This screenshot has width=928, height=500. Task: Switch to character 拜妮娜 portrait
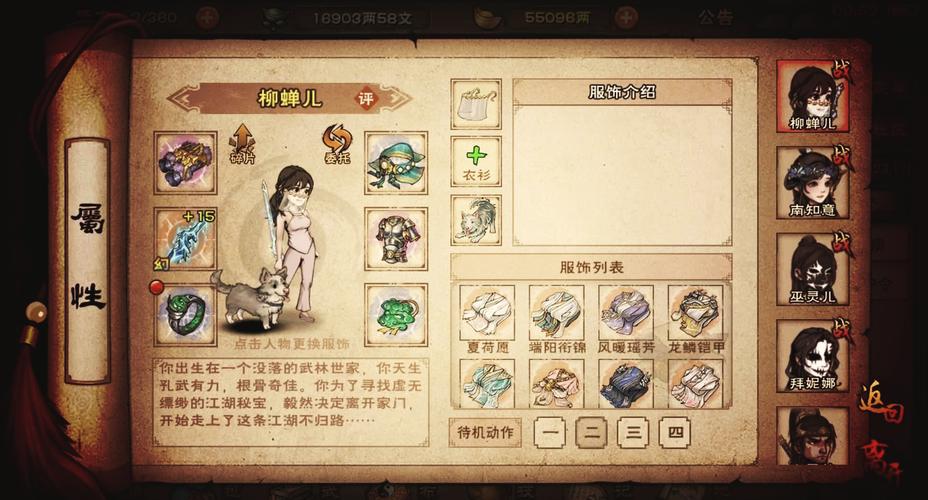(812, 356)
